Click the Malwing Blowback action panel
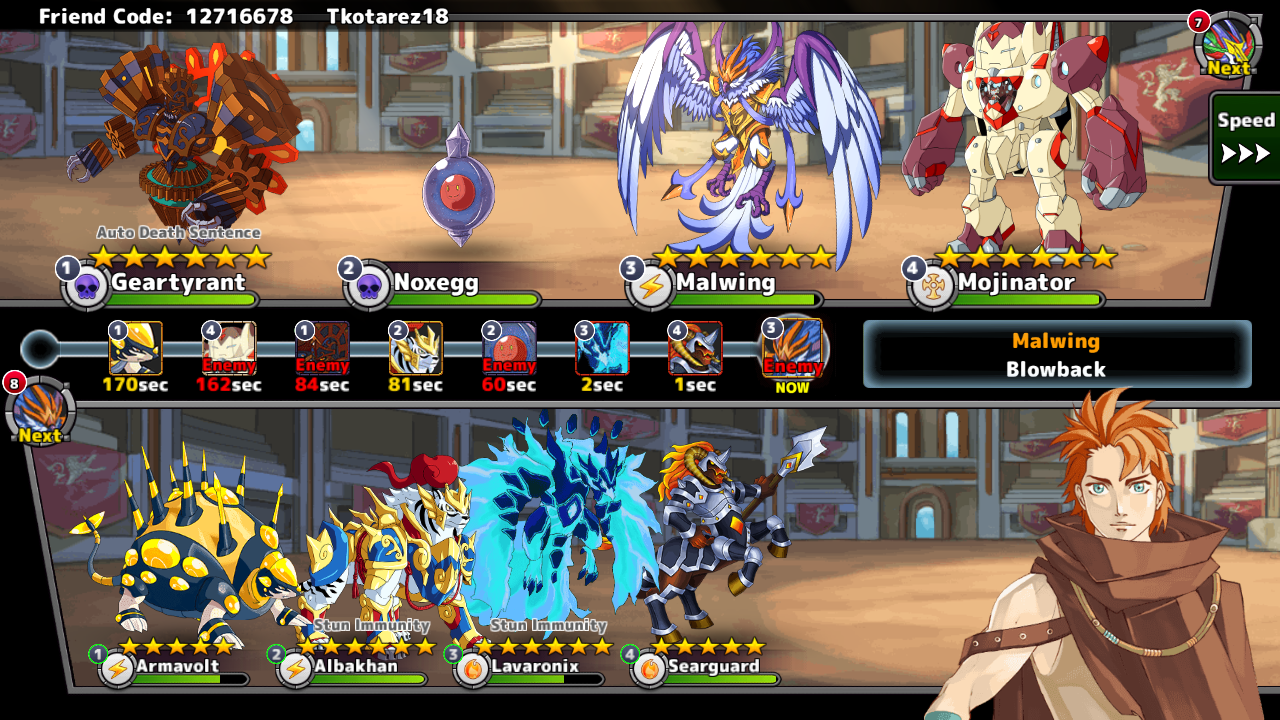Image resolution: width=1280 pixels, height=720 pixels. [x=1057, y=354]
